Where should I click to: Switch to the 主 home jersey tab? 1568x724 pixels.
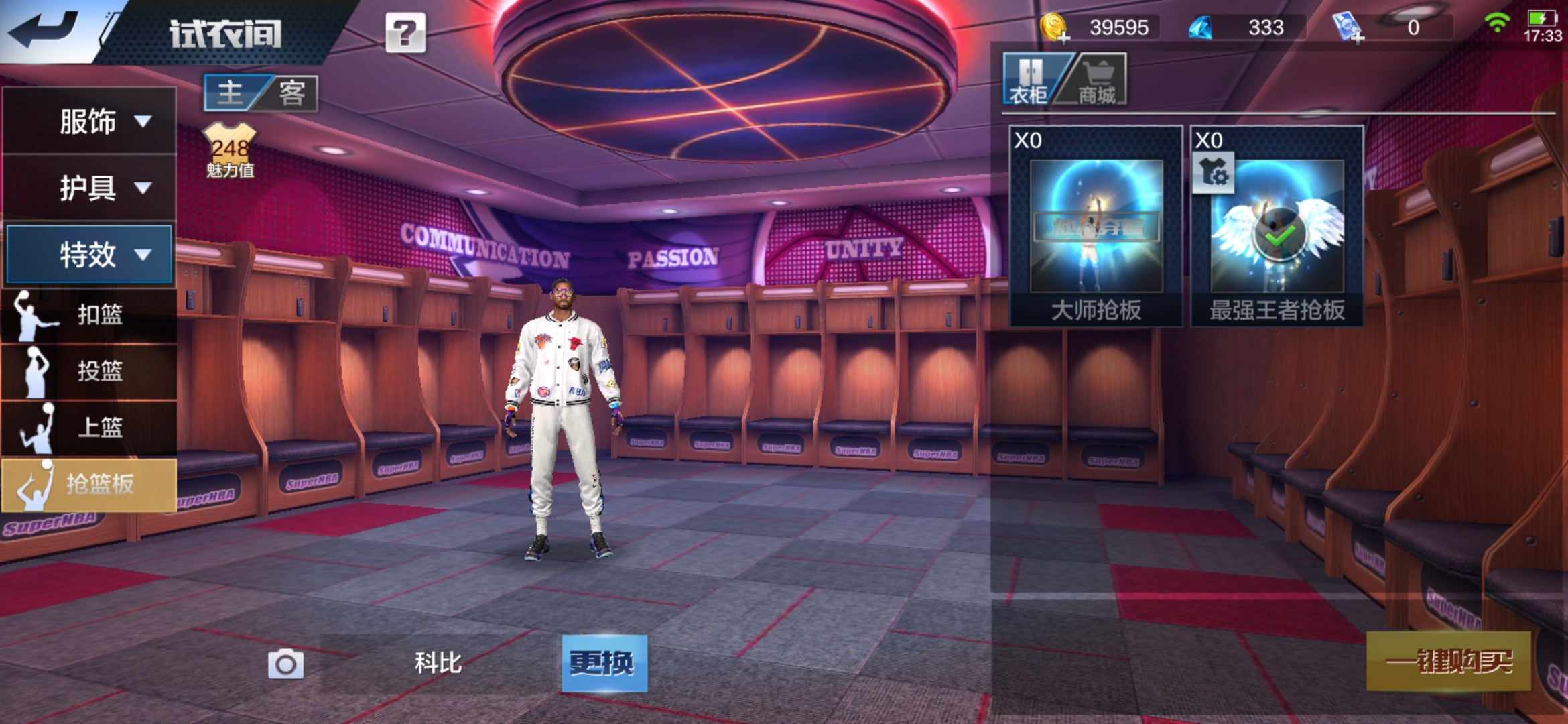point(231,93)
